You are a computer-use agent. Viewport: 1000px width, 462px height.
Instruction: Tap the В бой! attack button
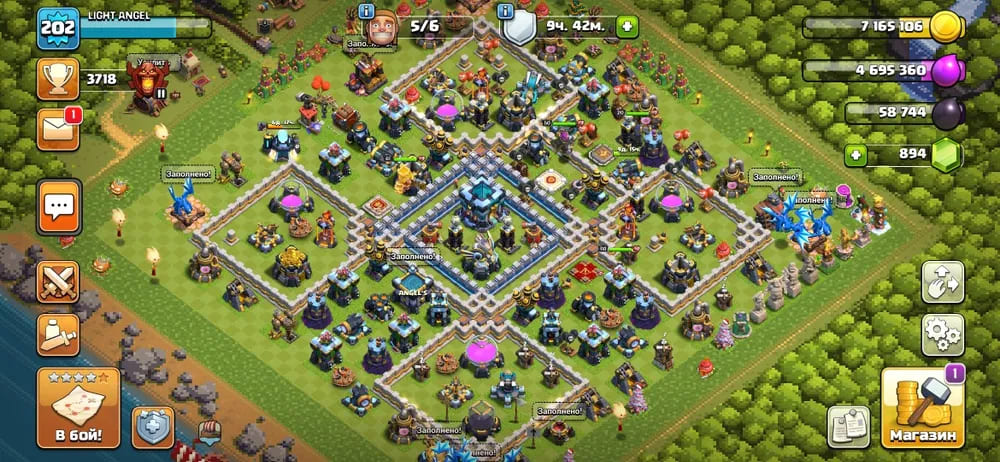point(78,407)
